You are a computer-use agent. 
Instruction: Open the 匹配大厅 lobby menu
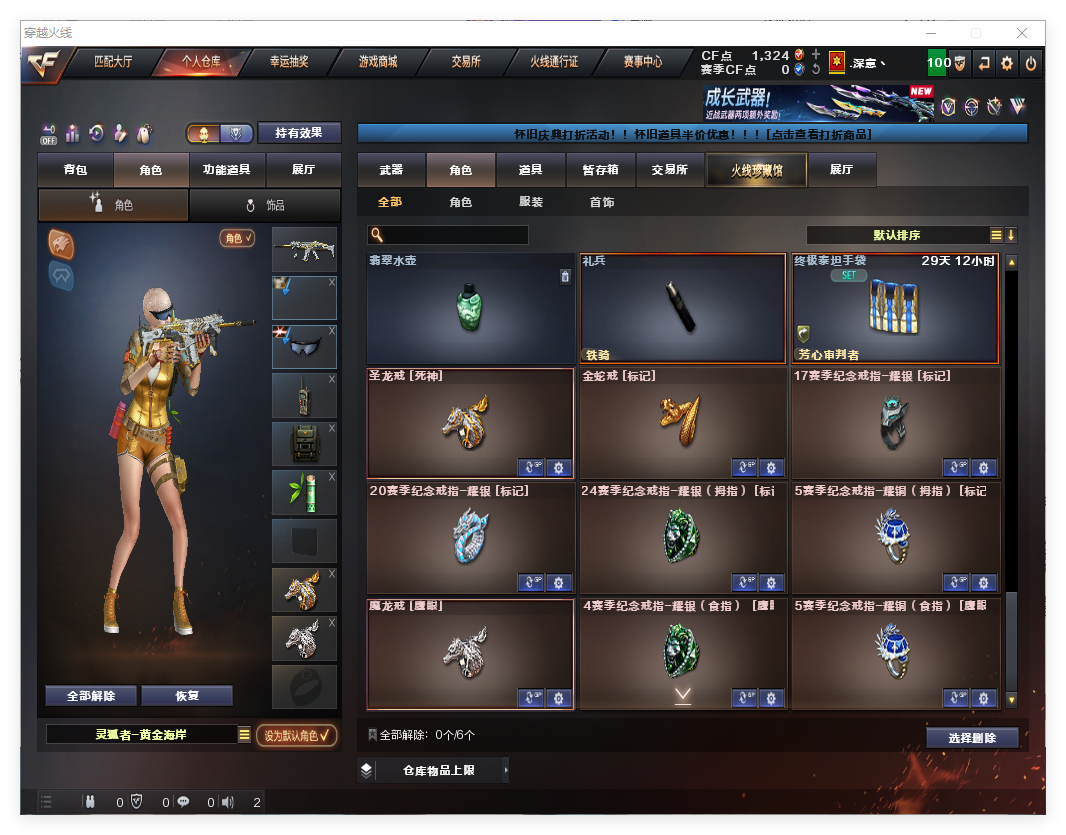tap(113, 62)
